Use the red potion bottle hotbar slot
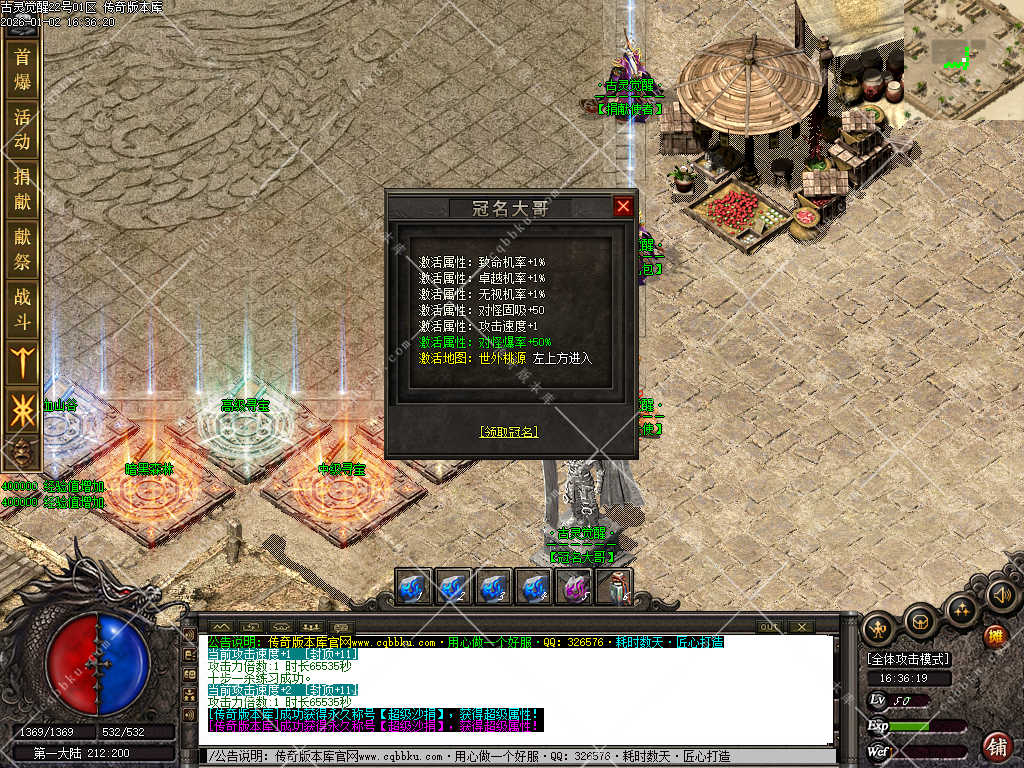Viewport: 1024px width, 768px height. tap(615, 587)
